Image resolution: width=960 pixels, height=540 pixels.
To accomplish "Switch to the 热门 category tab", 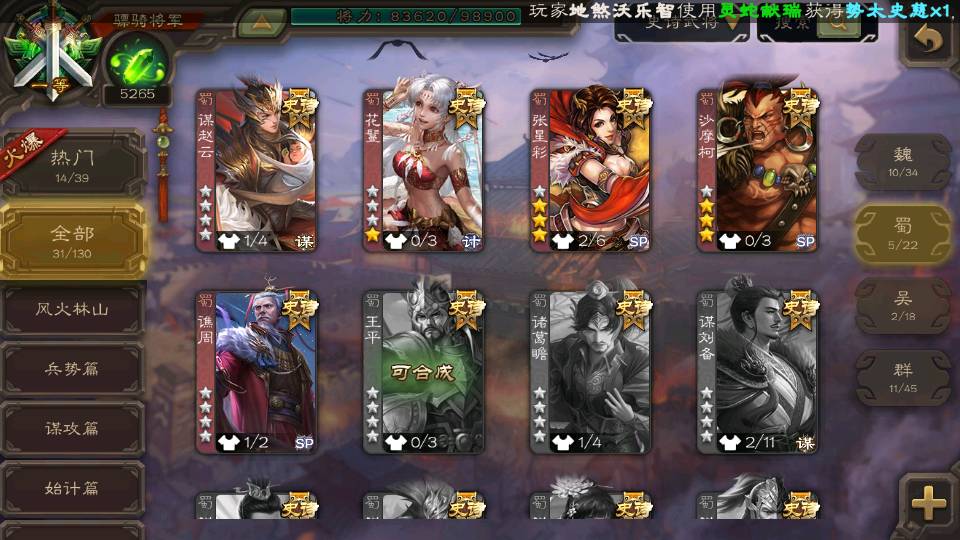I will (x=72, y=162).
